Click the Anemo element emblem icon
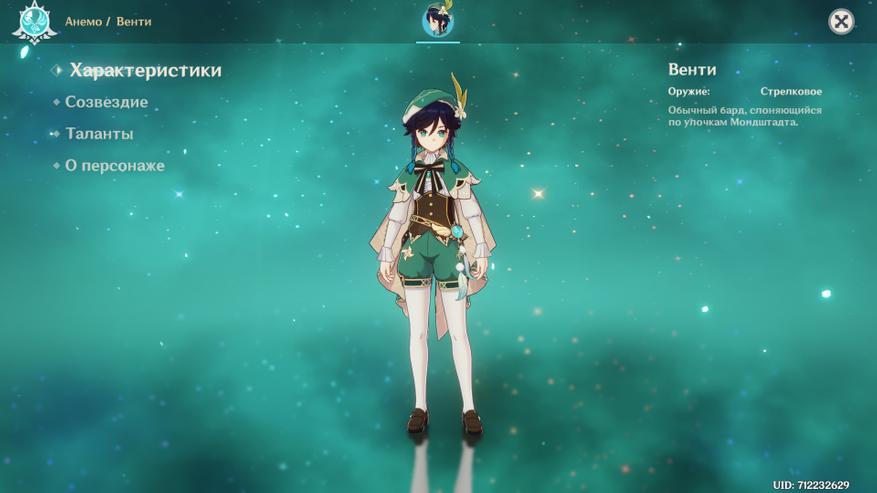Screen dimensions: 877x493 click(33, 21)
